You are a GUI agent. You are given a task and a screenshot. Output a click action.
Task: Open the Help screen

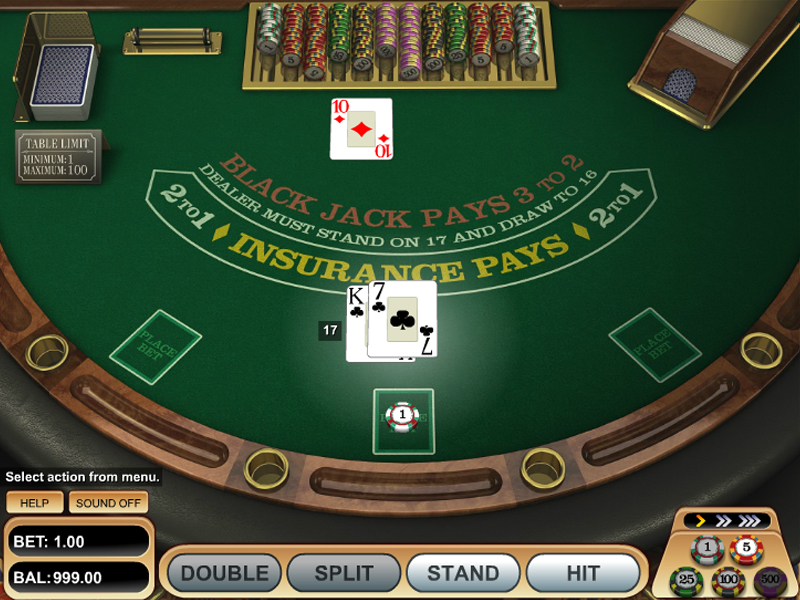click(x=34, y=503)
